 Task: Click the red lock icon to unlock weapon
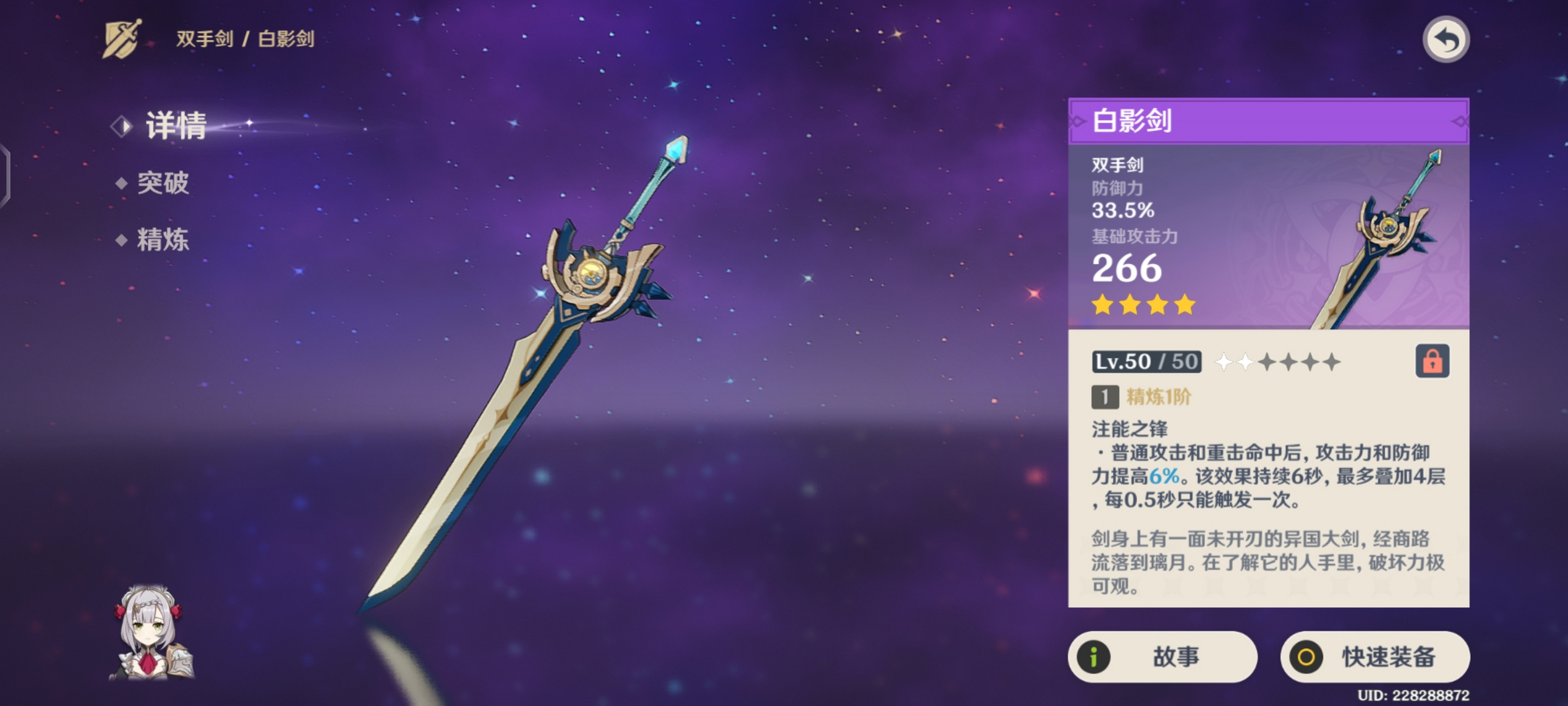[1434, 361]
